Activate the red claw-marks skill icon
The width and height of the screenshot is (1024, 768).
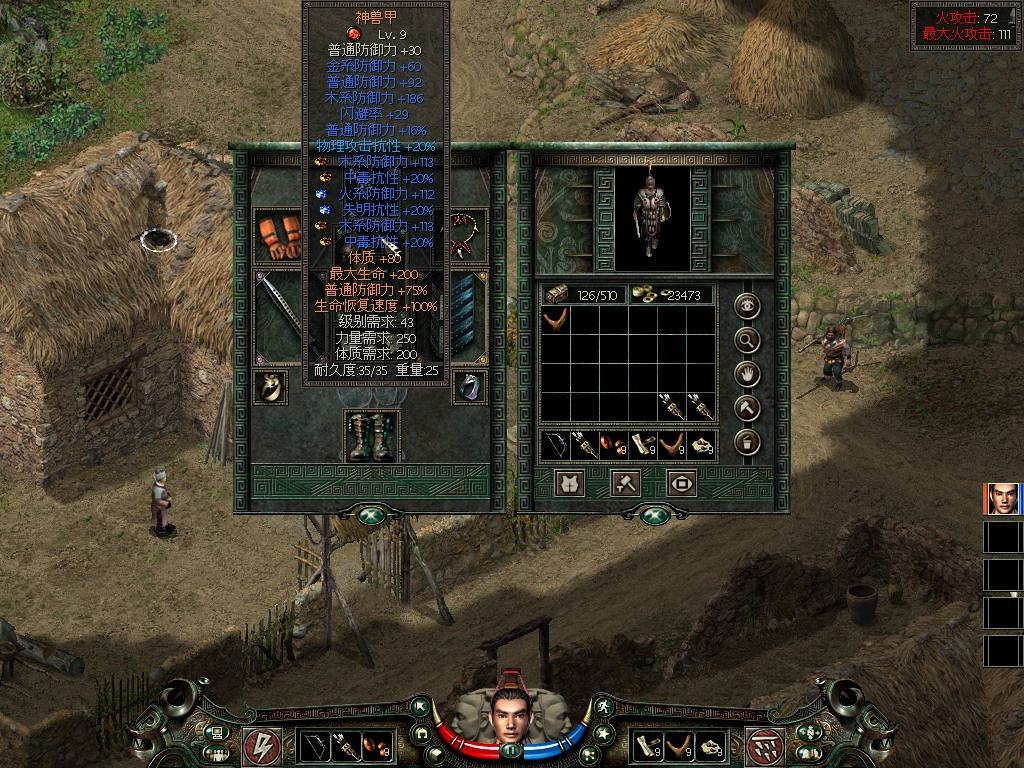click(x=764, y=745)
